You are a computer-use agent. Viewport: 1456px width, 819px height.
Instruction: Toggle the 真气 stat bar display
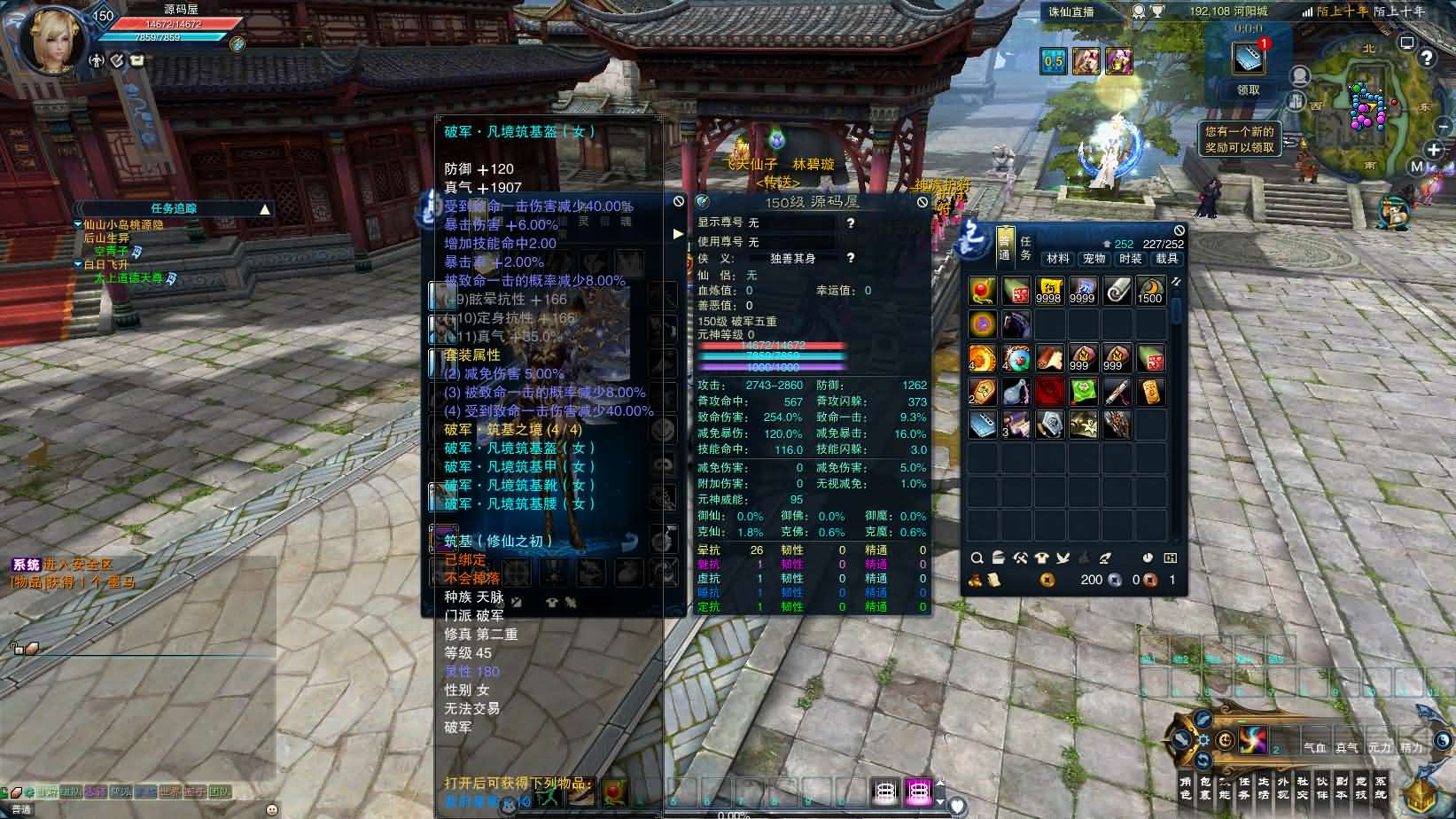pos(1347,747)
